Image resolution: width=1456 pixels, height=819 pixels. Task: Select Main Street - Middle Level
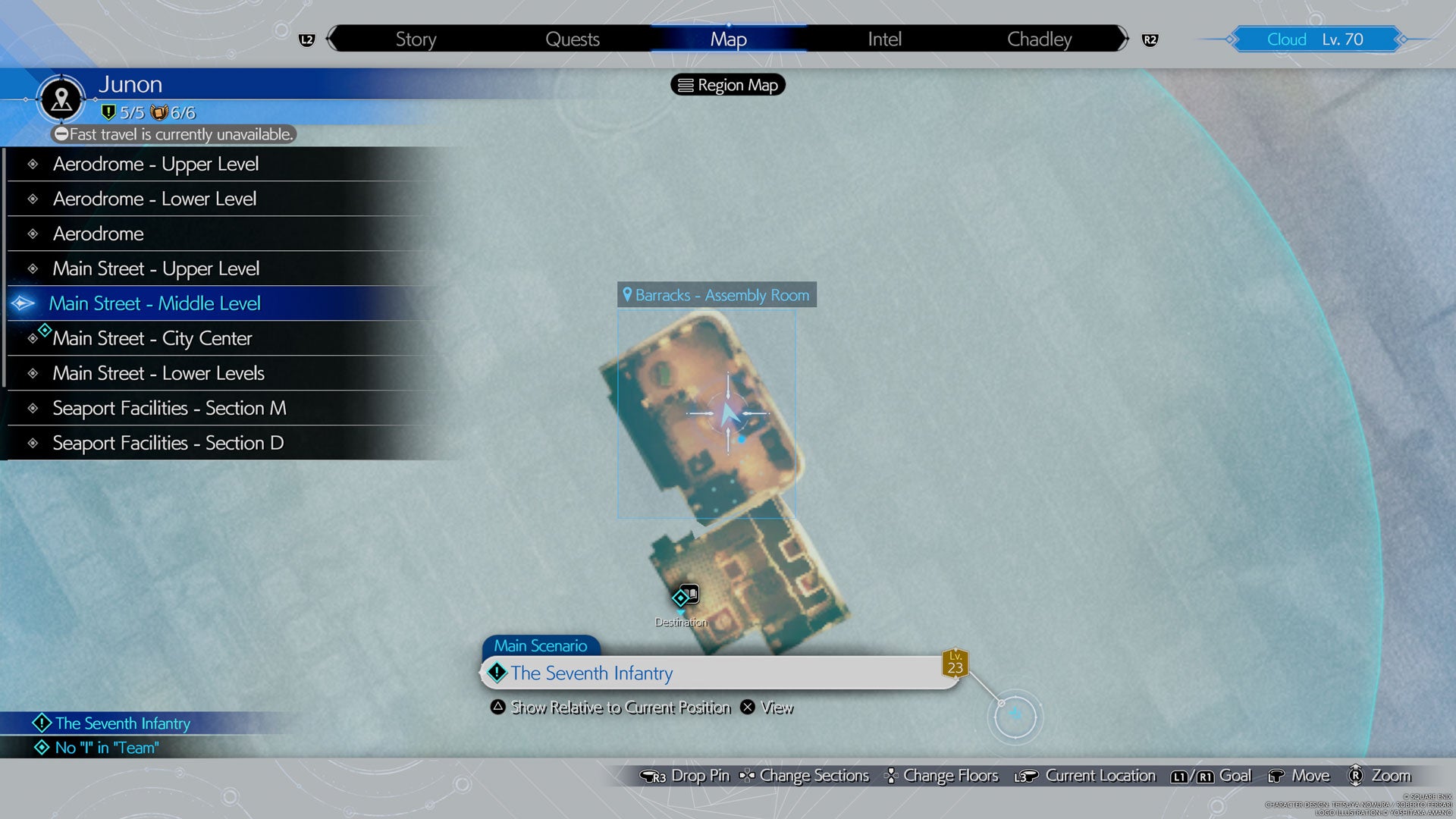tap(155, 303)
